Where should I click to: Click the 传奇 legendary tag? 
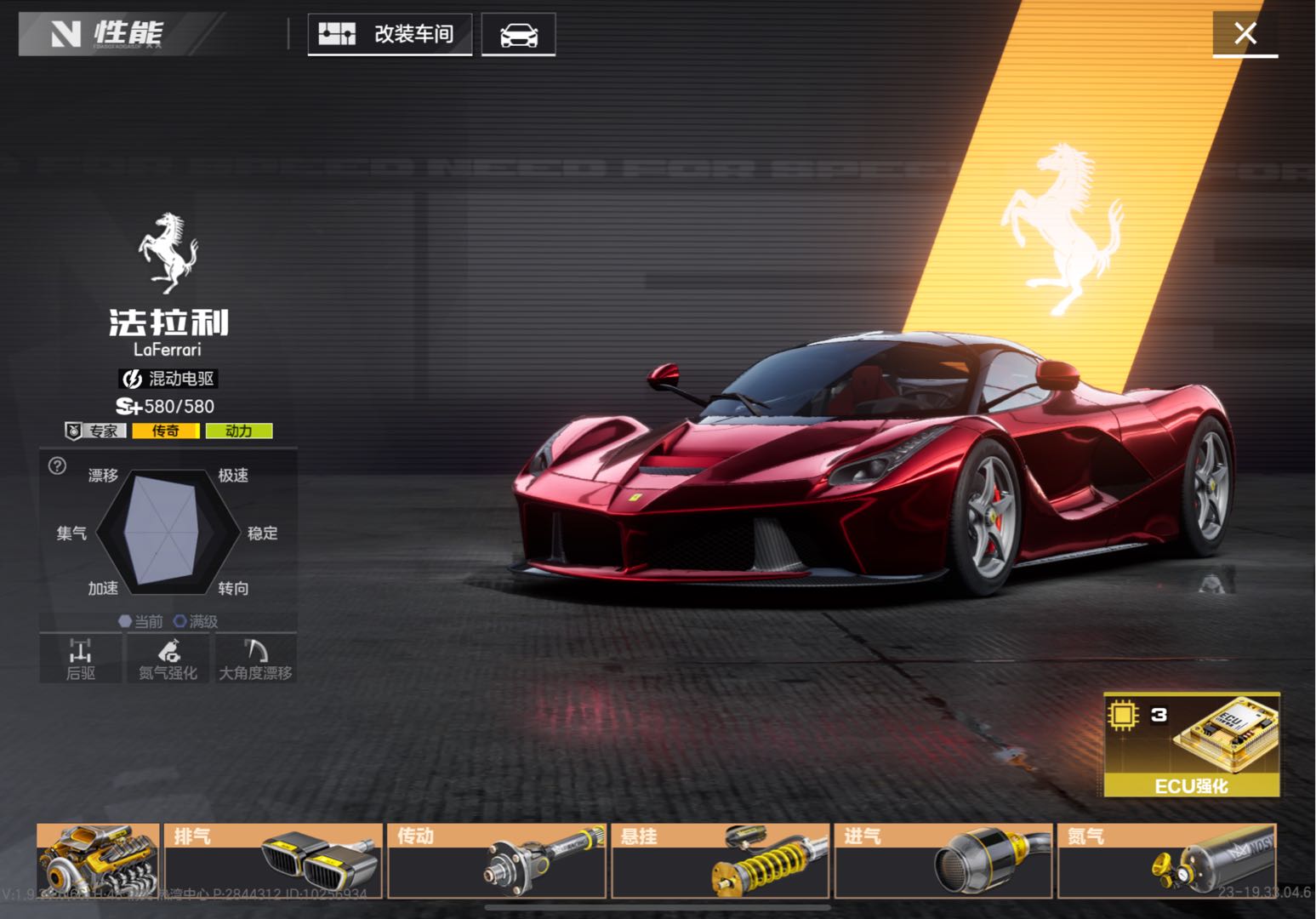coord(166,431)
